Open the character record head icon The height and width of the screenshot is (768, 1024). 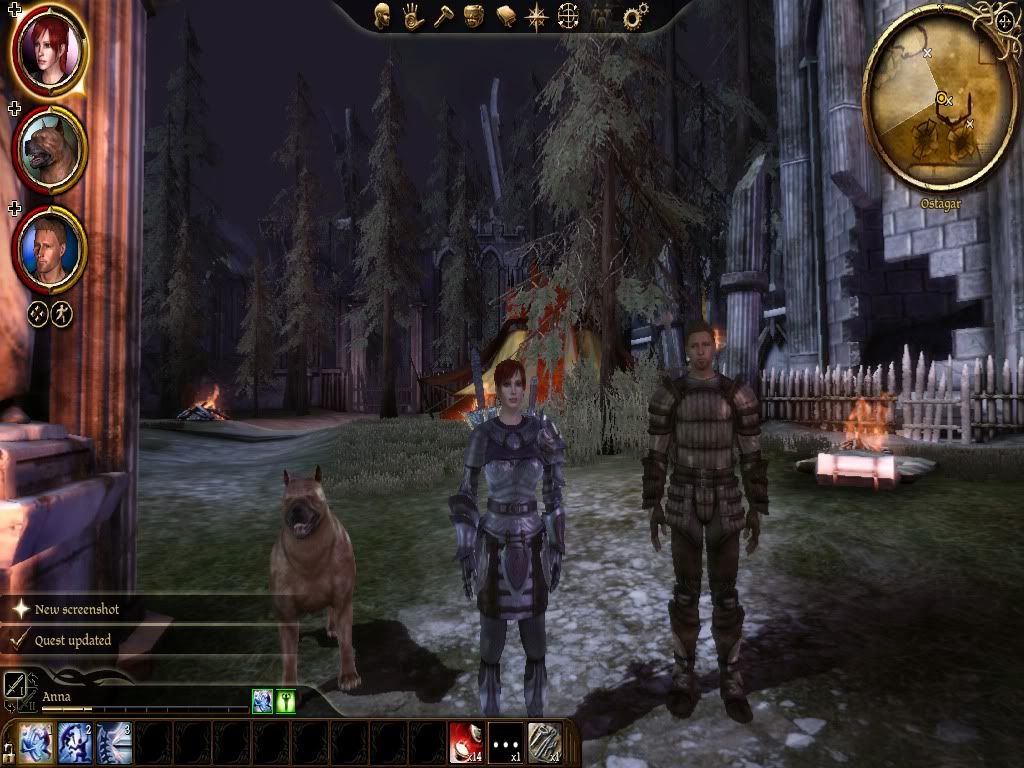point(382,16)
